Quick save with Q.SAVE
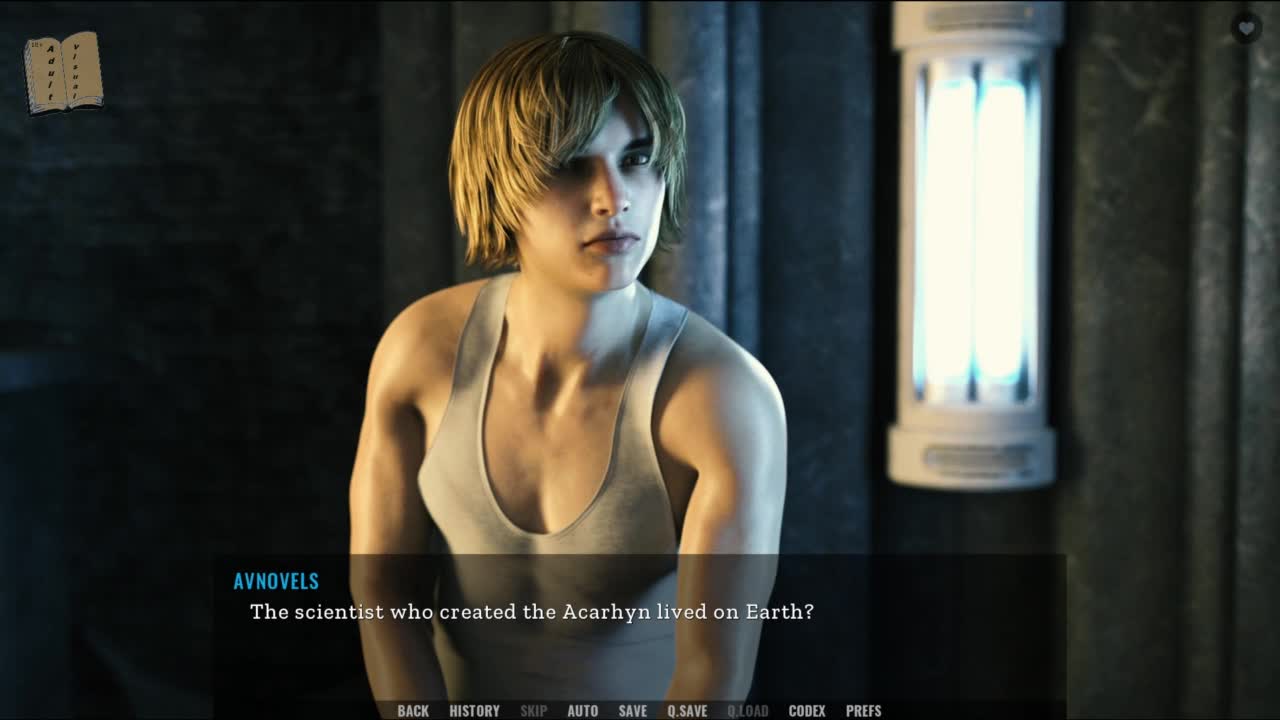This screenshot has width=1280, height=720. click(x=687, y=711)
